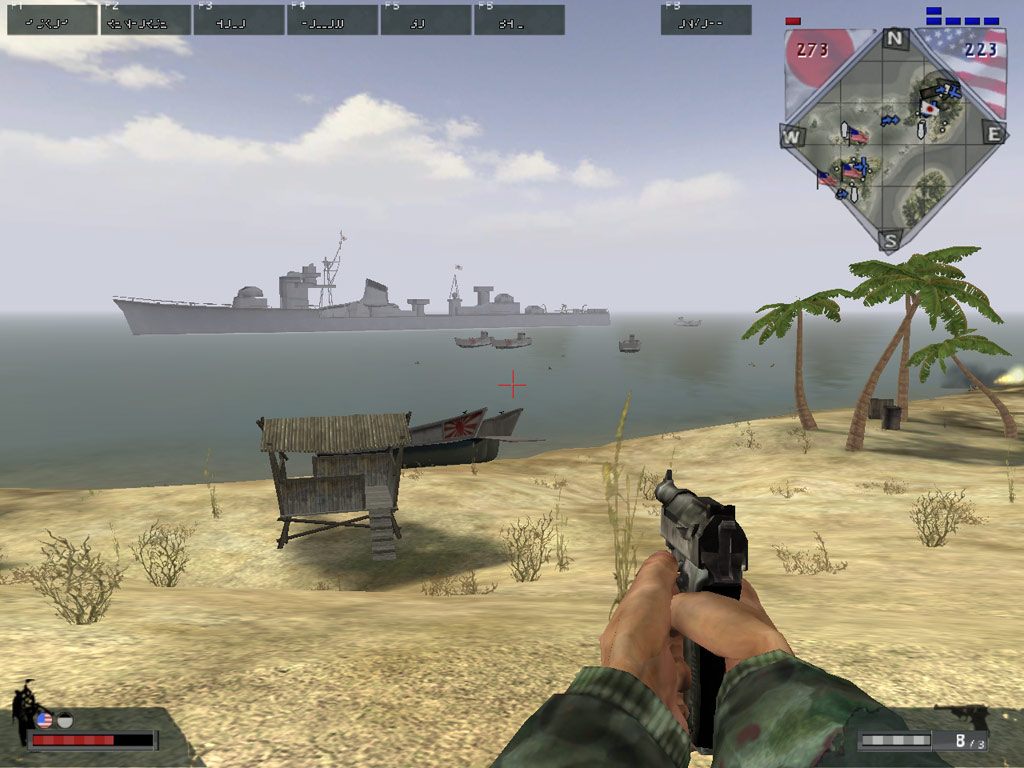Choose the F4 radio command box
This screenshot has height=768, width=1024.
coord(332,20)
